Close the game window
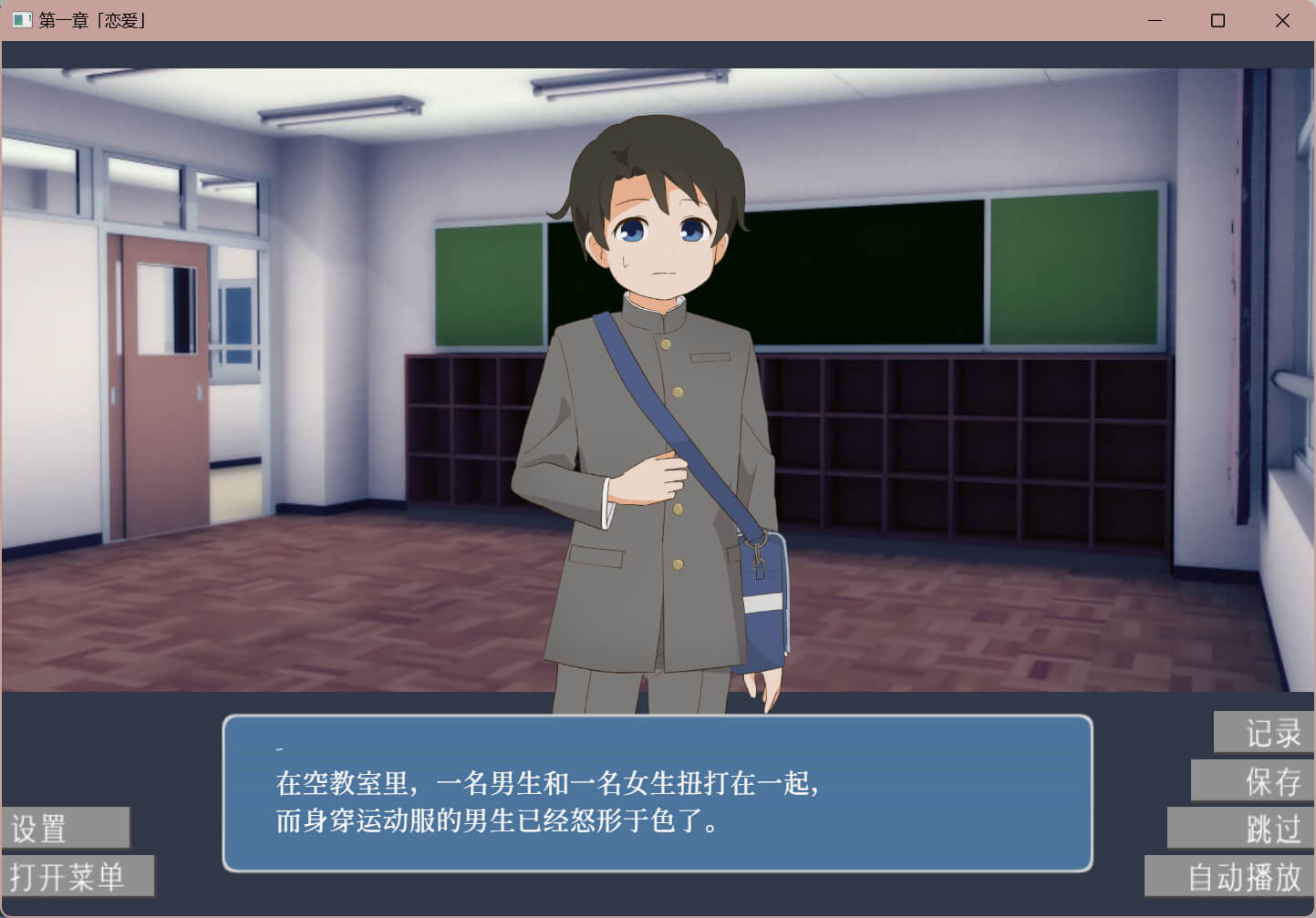This screenshot has width=1316, height=918. pyautogui.click(x=1282, y=20)
